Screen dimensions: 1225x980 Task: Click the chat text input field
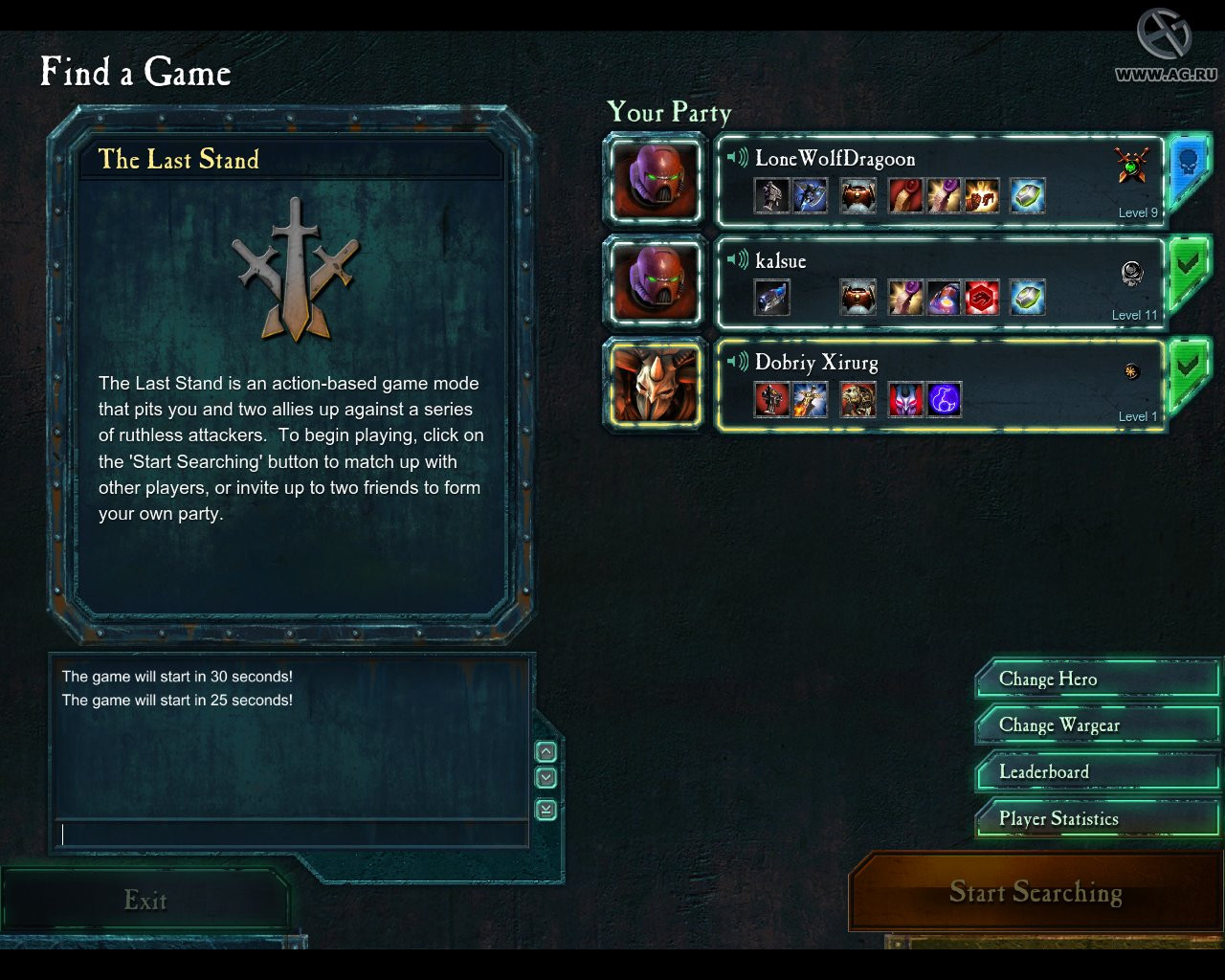pyautogui.click(x=292, y=835)
